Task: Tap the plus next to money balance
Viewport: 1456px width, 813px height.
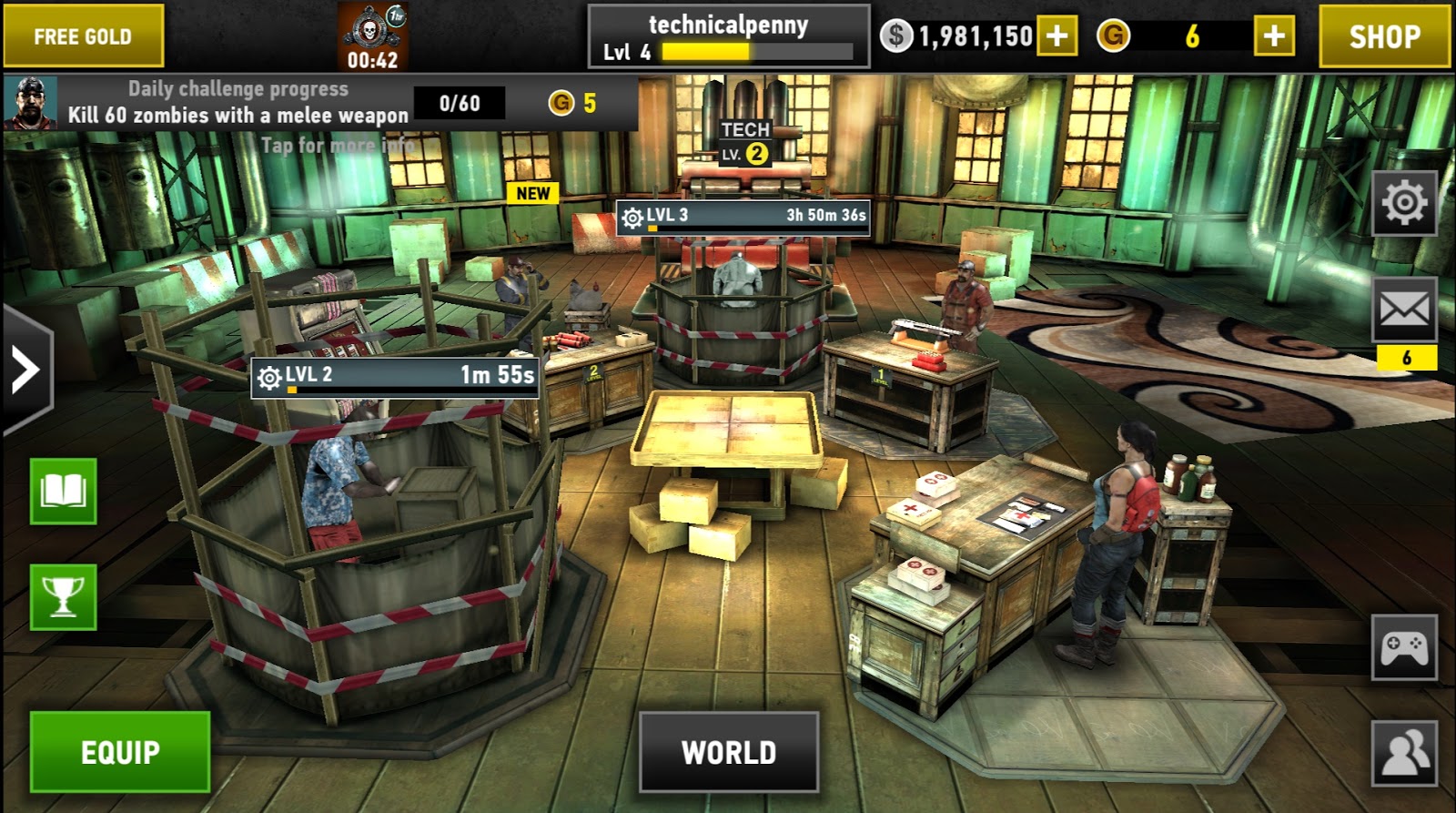Action: [x=1056, y=37]
